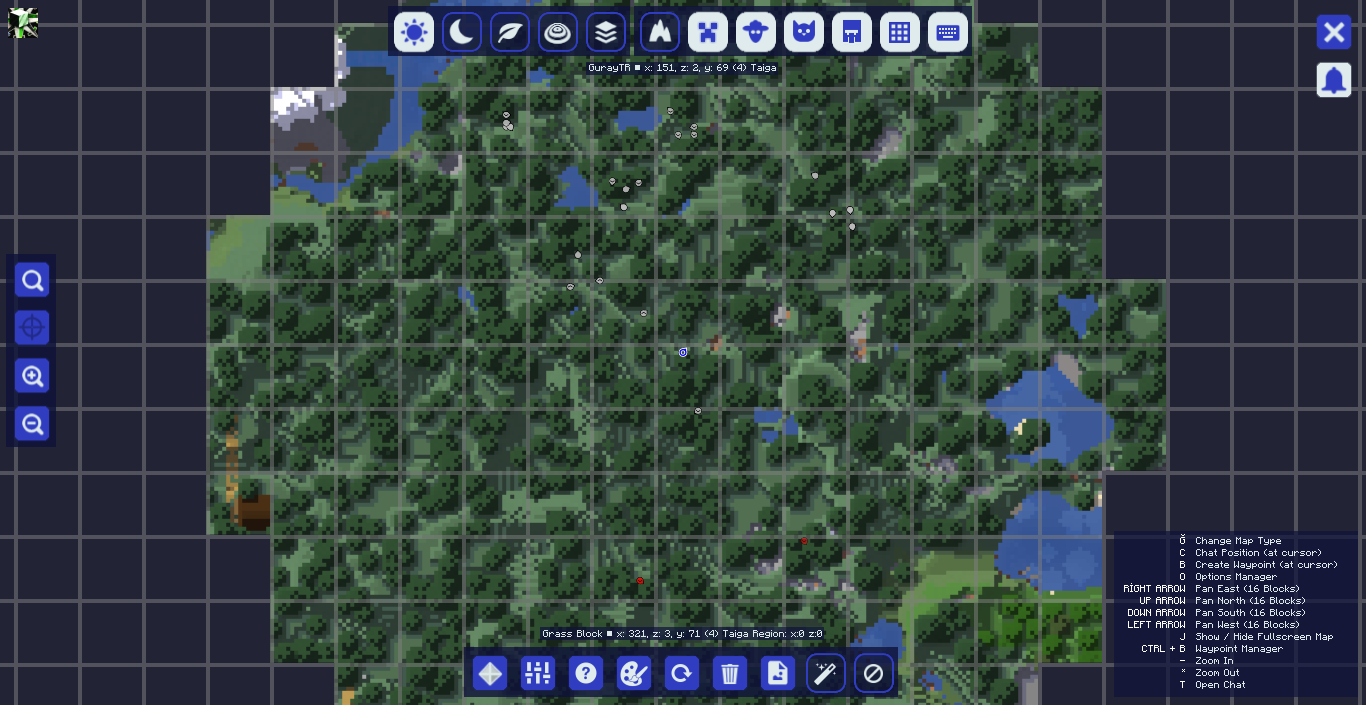The height and width of the screenshot is (705, 1366).
Task: Switch map to day mode (sun icon)
Action: pyautogui.click(x=413, y=32)
